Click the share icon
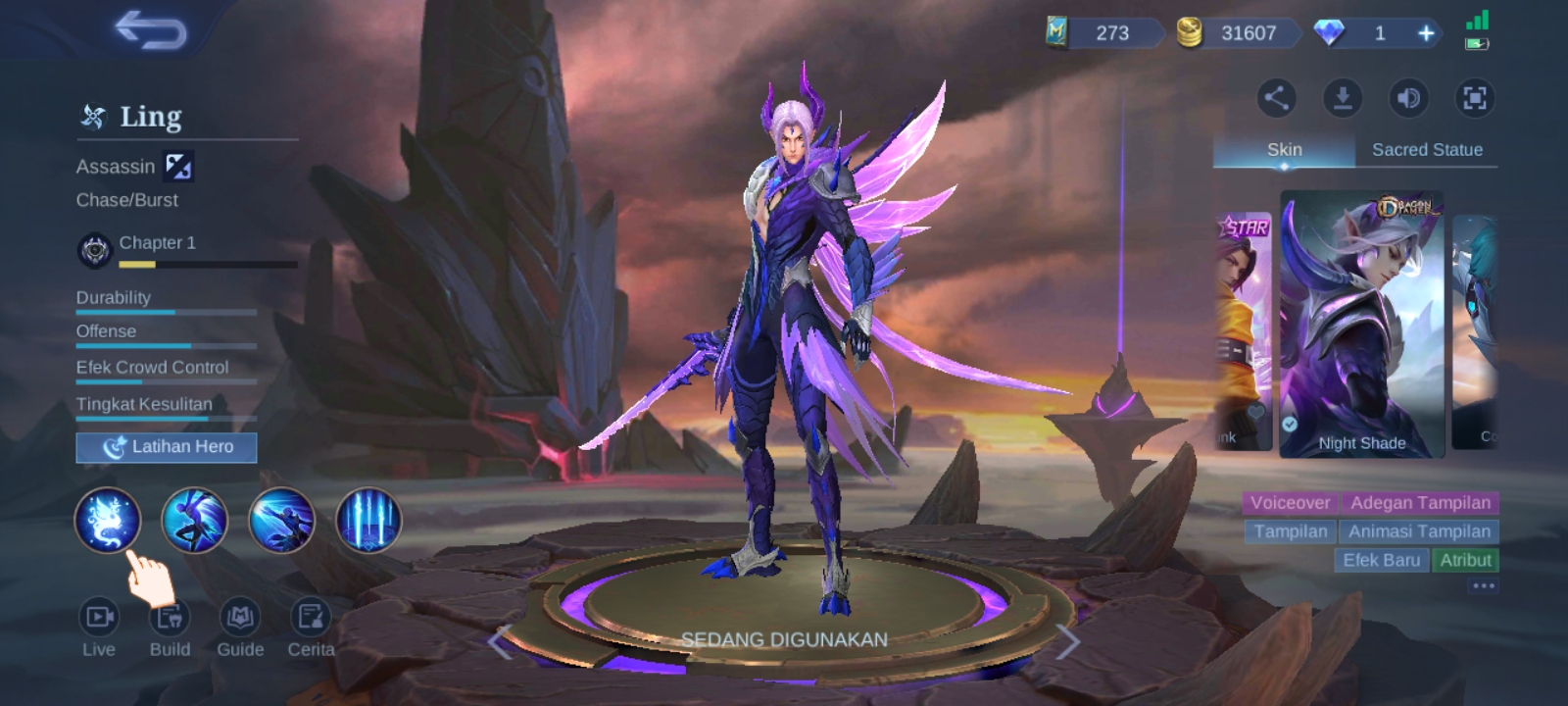Image resolution: width=1568 pixels, height=706 pixels. pos(1276,99)
